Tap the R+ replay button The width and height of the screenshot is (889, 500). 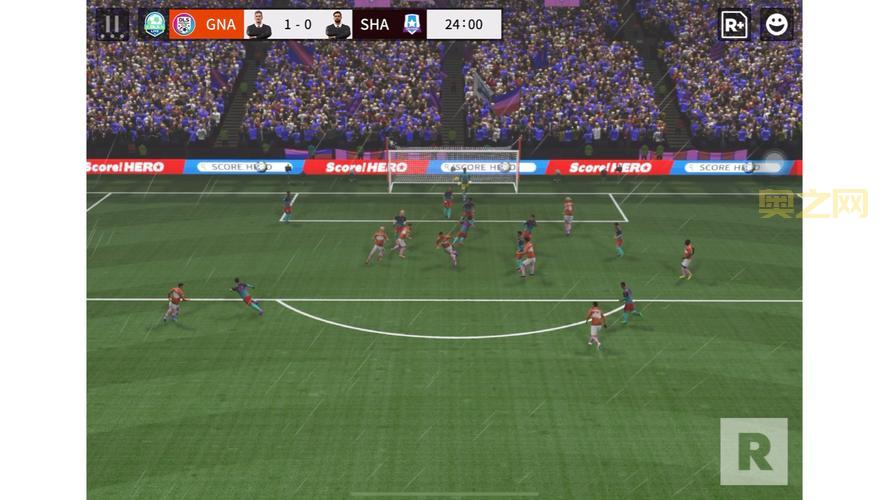(734, 25)
